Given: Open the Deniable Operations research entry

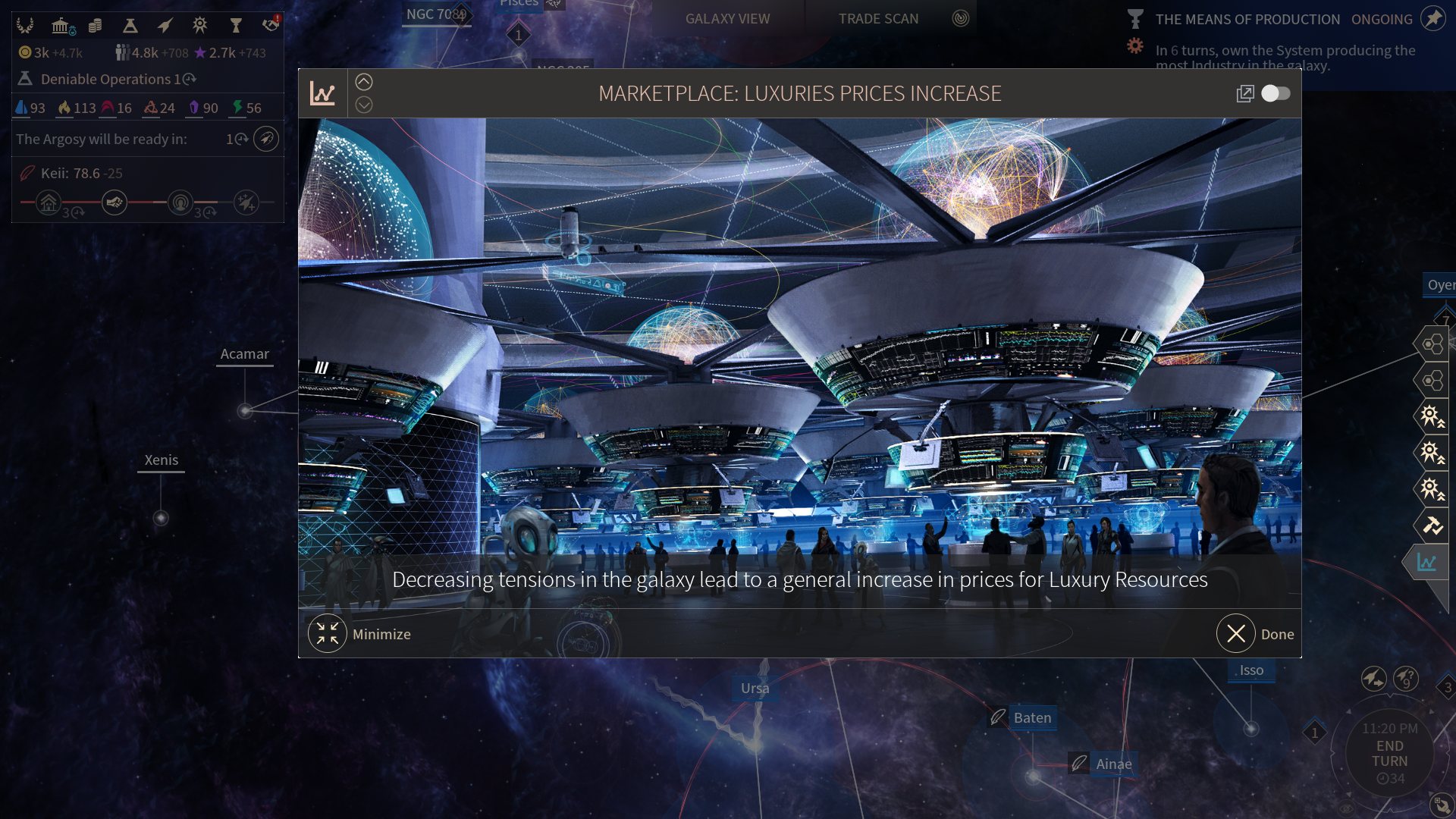Looking at the screenshot, I should pos(106,79).
